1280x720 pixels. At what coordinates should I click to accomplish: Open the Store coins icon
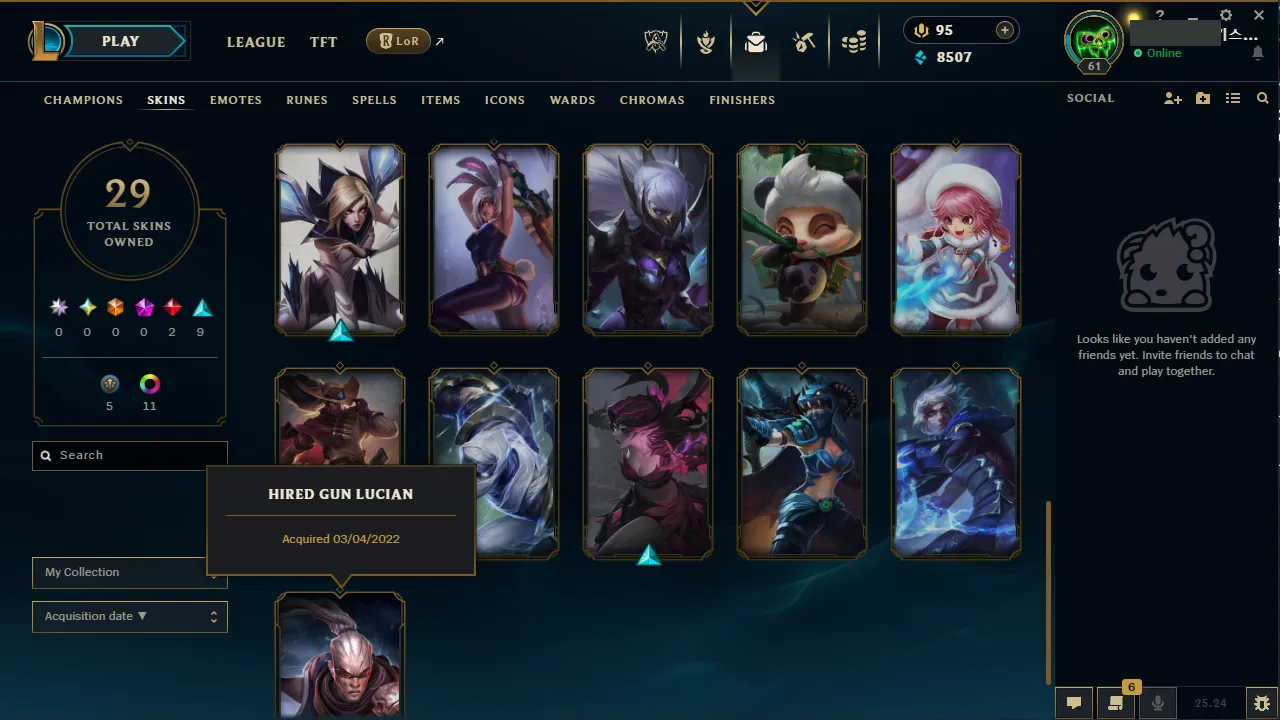855,41
